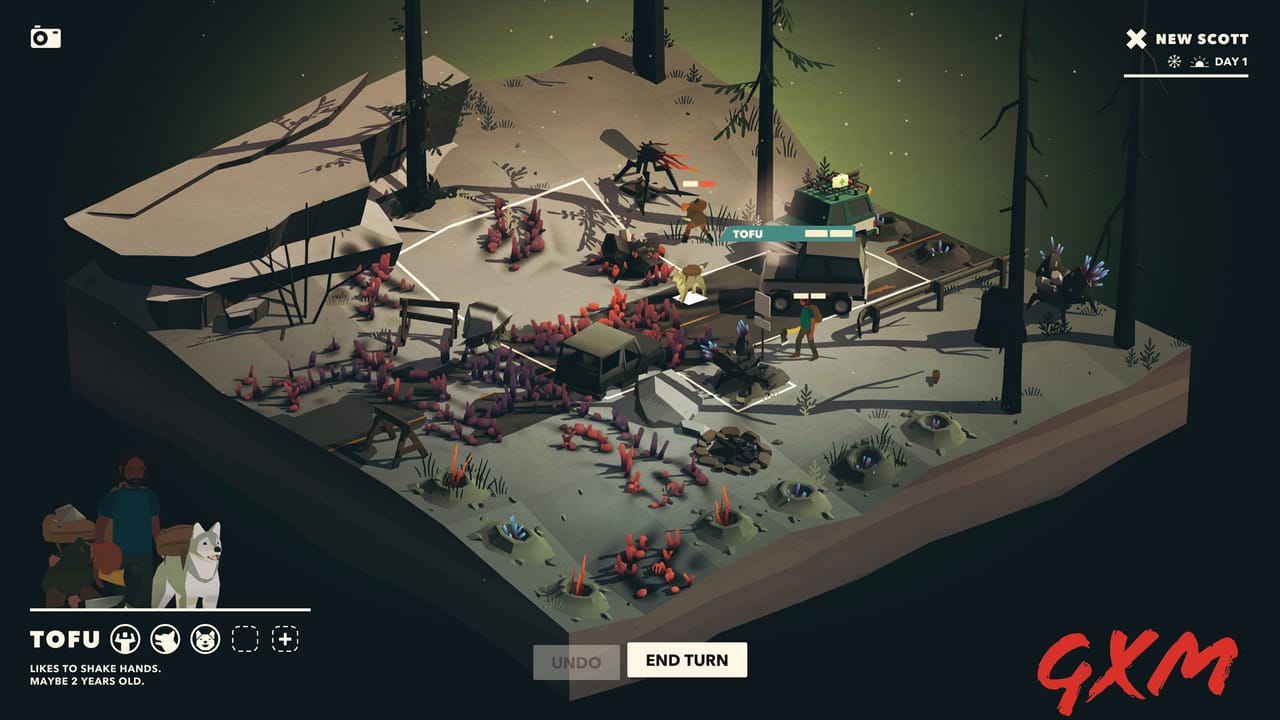Screen dimensions: 1280x720
Task: Click the snowflake weather icon near Day 1
Action: pos(1174,62)
